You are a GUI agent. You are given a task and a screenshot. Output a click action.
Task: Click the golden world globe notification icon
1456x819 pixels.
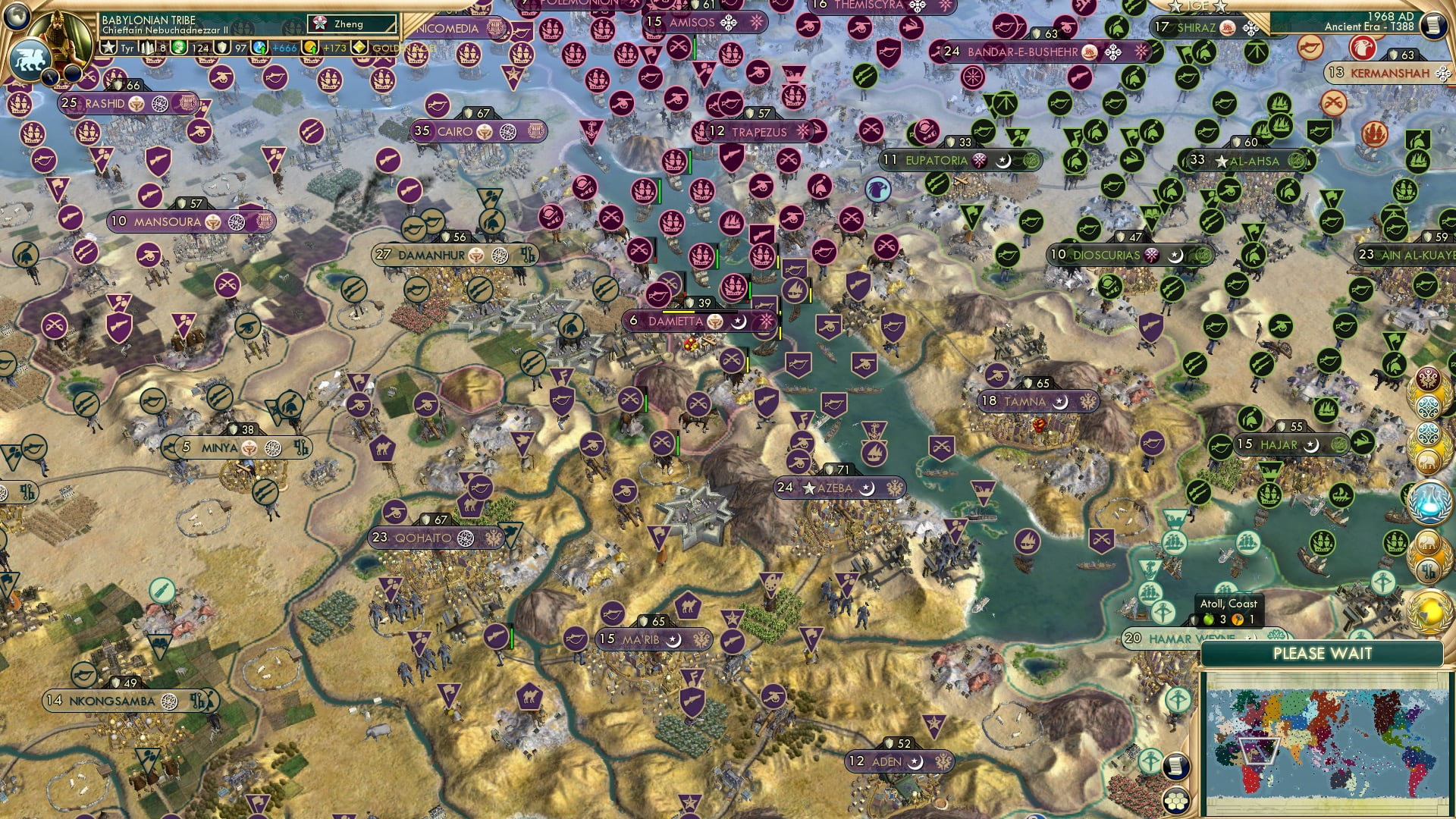1429,610
